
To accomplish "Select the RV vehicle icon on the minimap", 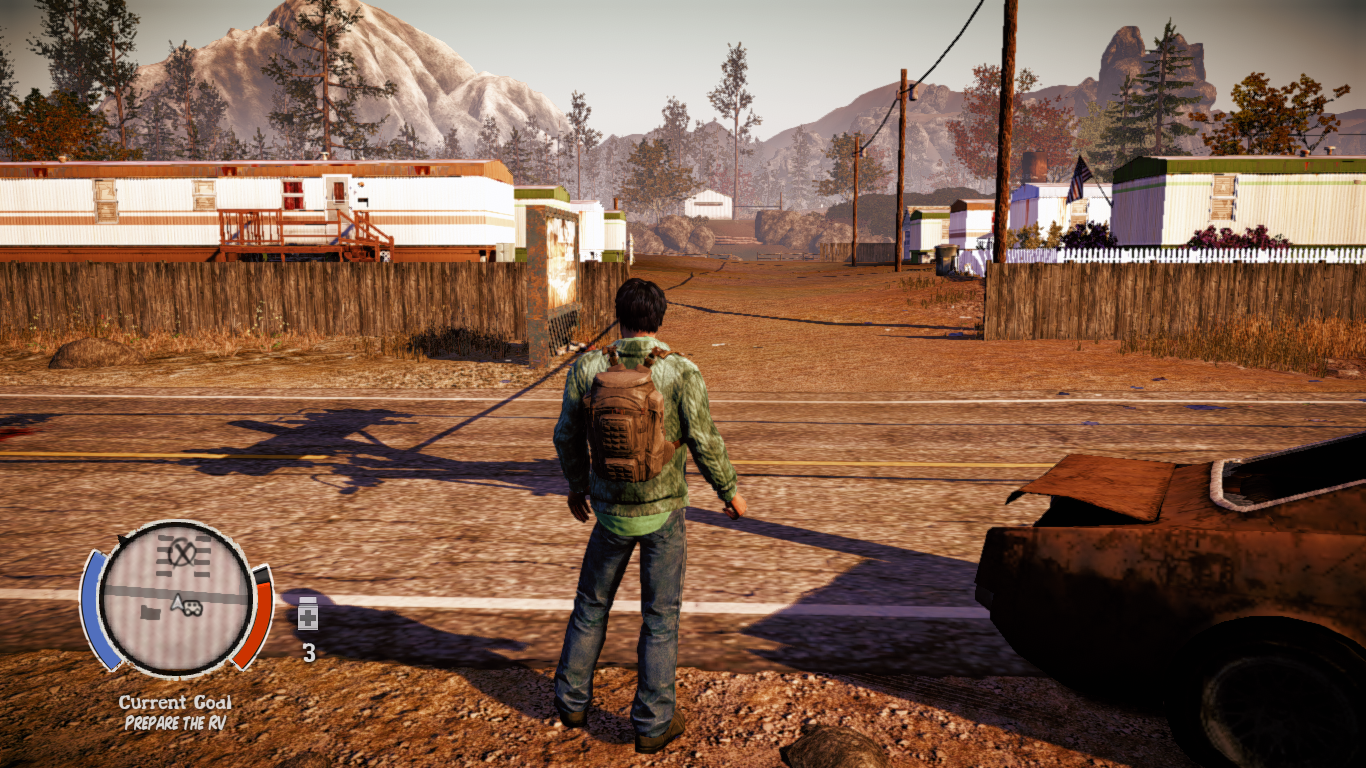I will pyautogui.click(x=192, y=607).
